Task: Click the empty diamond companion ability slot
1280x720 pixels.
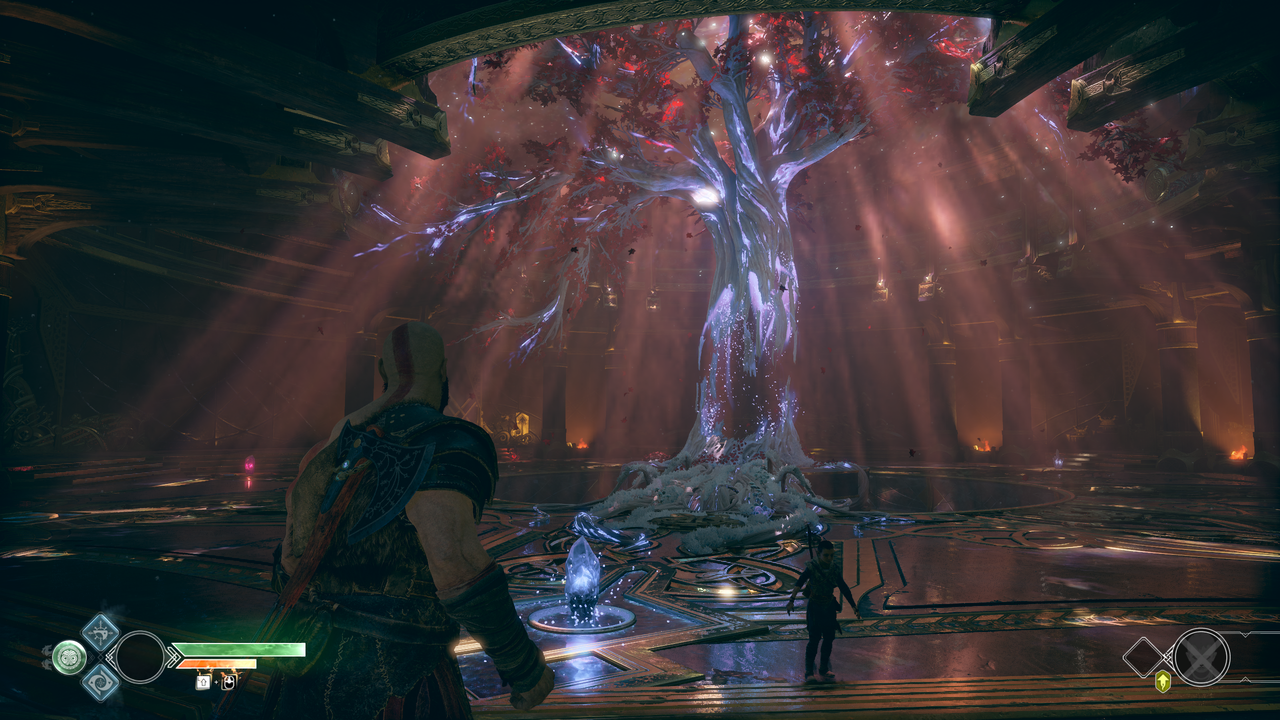Action: pos(1144,657)
